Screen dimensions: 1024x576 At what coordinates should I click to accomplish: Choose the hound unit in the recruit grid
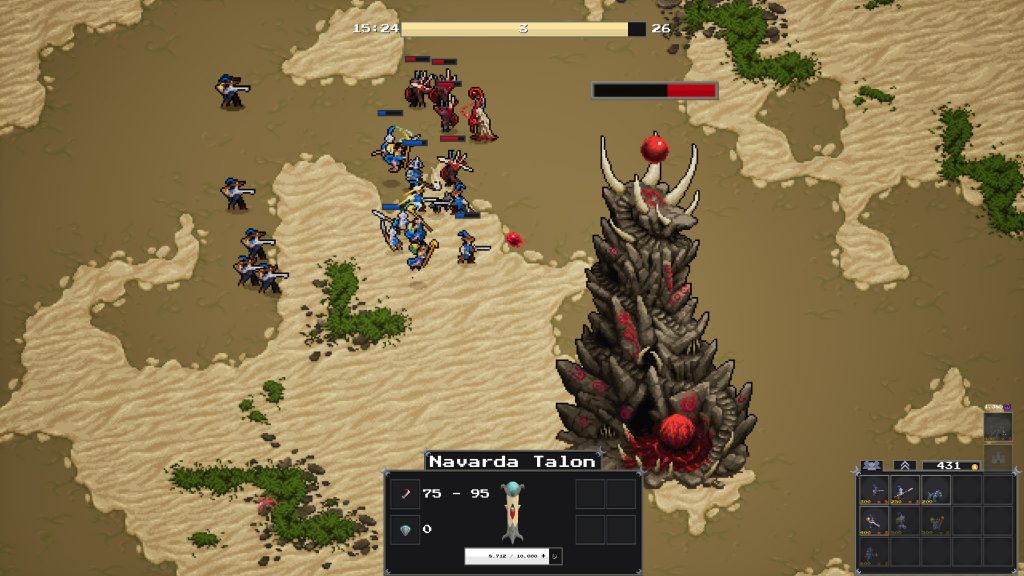point(936,490)
